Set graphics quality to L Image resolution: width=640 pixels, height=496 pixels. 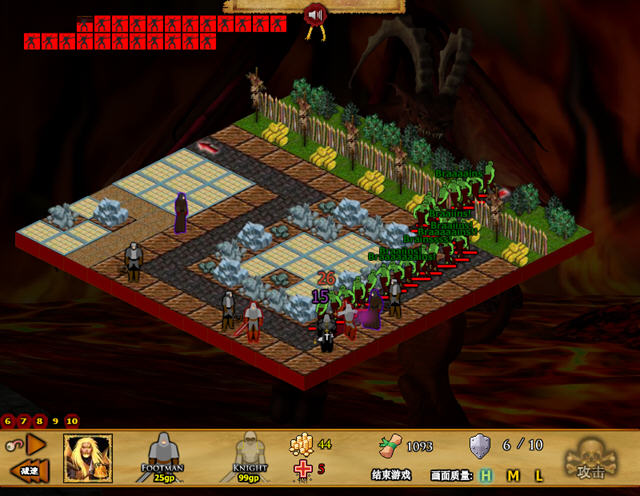(538, 475)
